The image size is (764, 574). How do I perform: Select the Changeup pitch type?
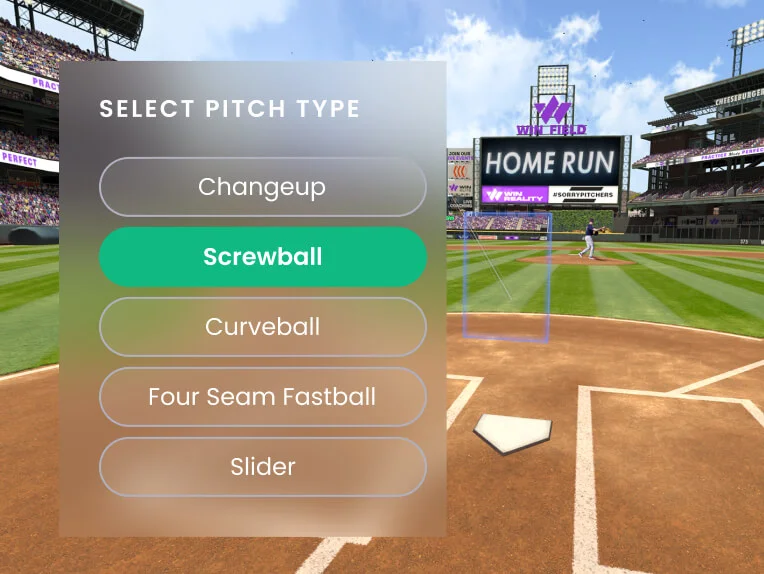tap(262, 187)
